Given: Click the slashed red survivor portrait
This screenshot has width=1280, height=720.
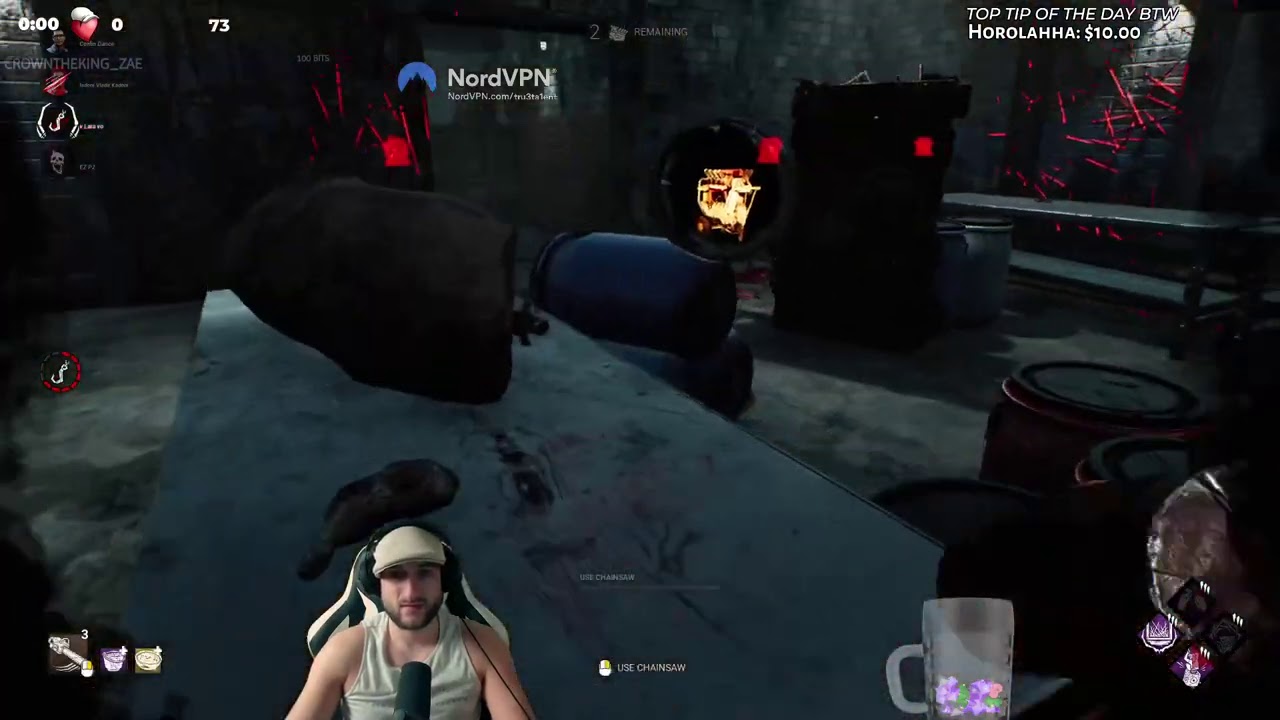Looking at the screenshot, I should [57, 83].
